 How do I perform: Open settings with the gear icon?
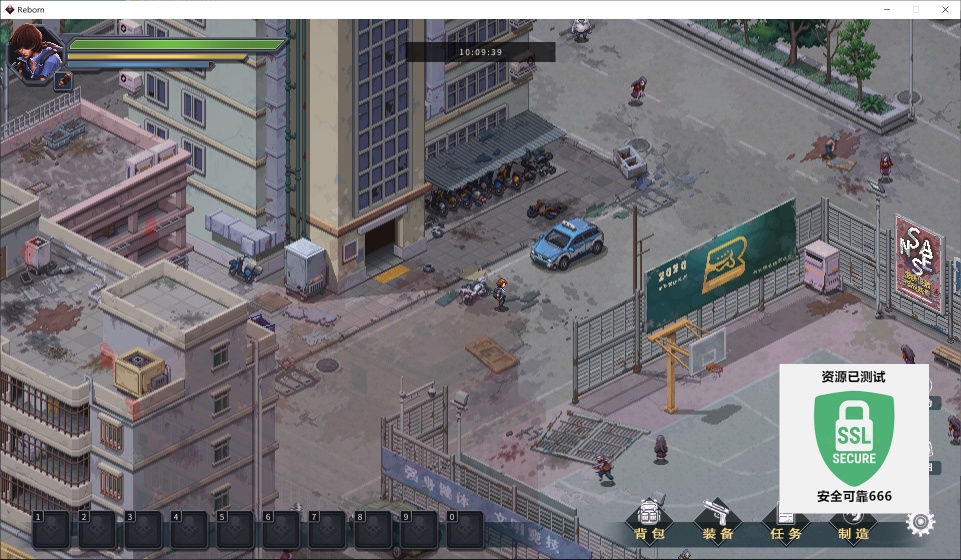tap(919, 522)
